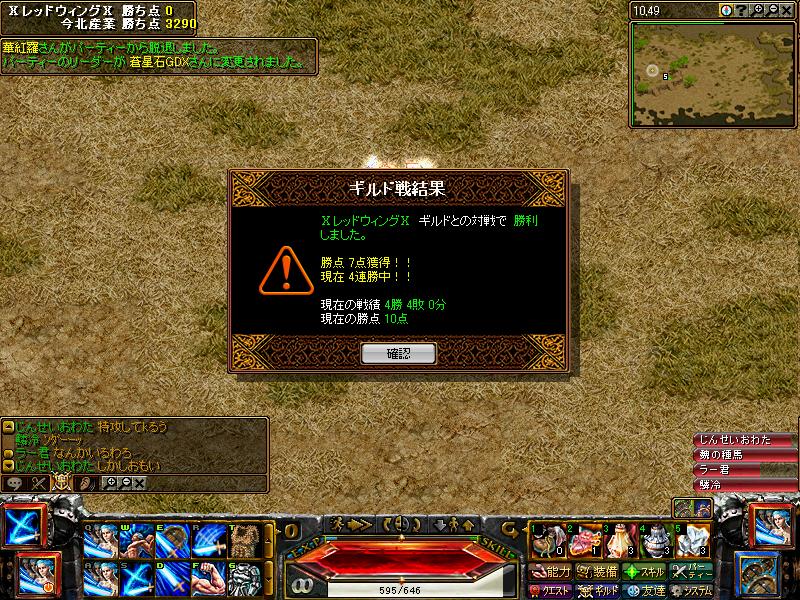The width and height of the screenshot is (800, 600).
Task: Confirm the guild battle result with 確認
Action: click(x=398, y=353)
